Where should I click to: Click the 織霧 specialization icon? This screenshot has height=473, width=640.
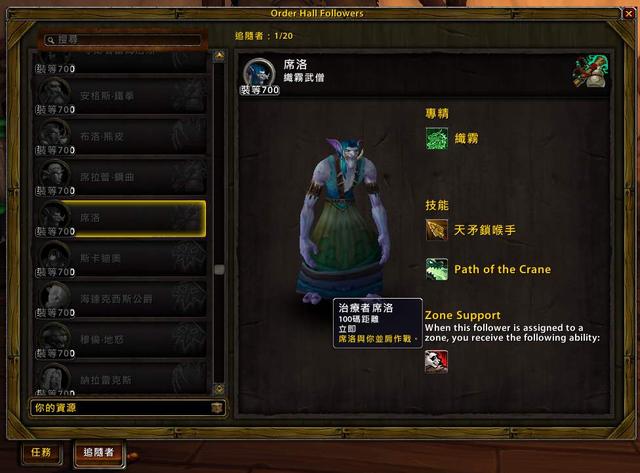pyautogui.click(x=436, y=138)
